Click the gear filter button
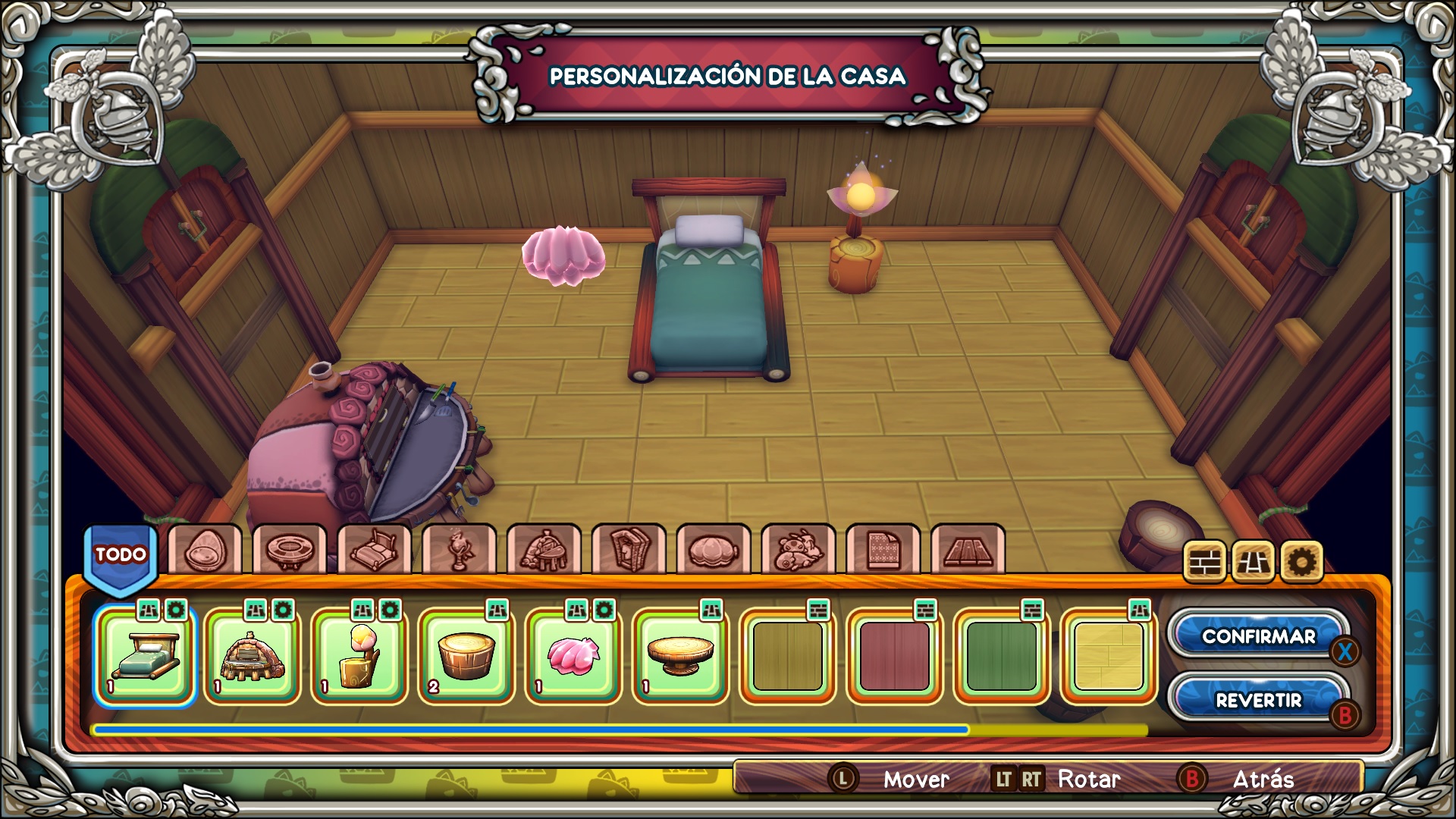This screenshot has width=1456, height=819. coord(1301,562)
